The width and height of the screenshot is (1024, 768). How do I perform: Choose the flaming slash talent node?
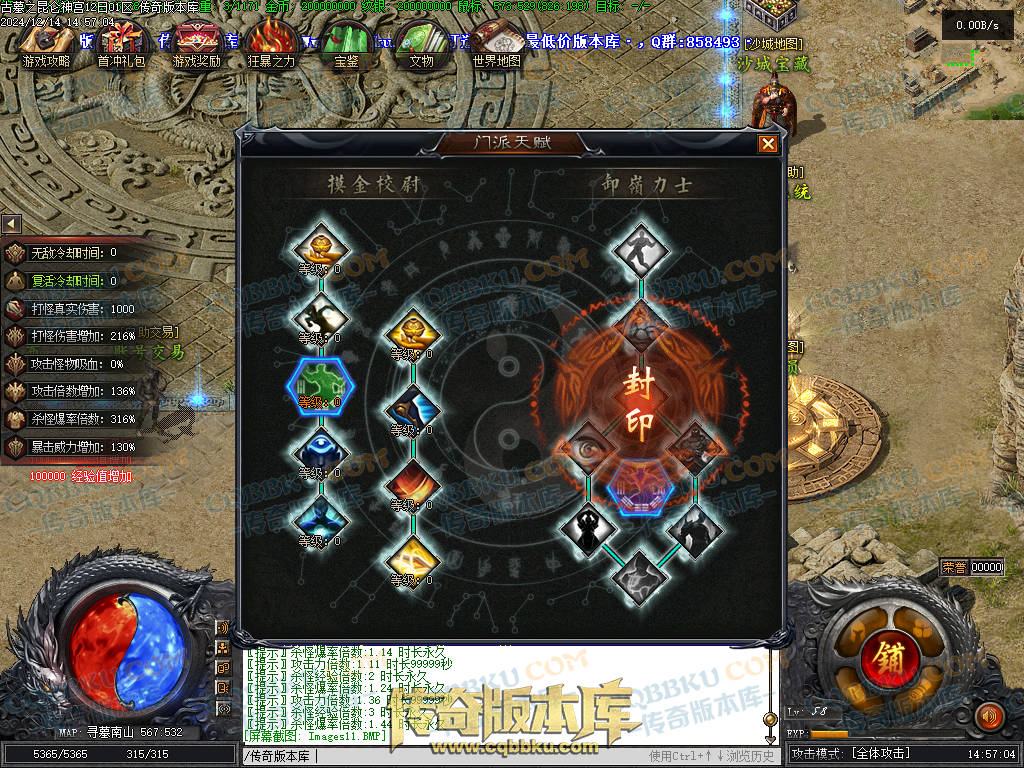pyautogui.click(x=412, y=482)
